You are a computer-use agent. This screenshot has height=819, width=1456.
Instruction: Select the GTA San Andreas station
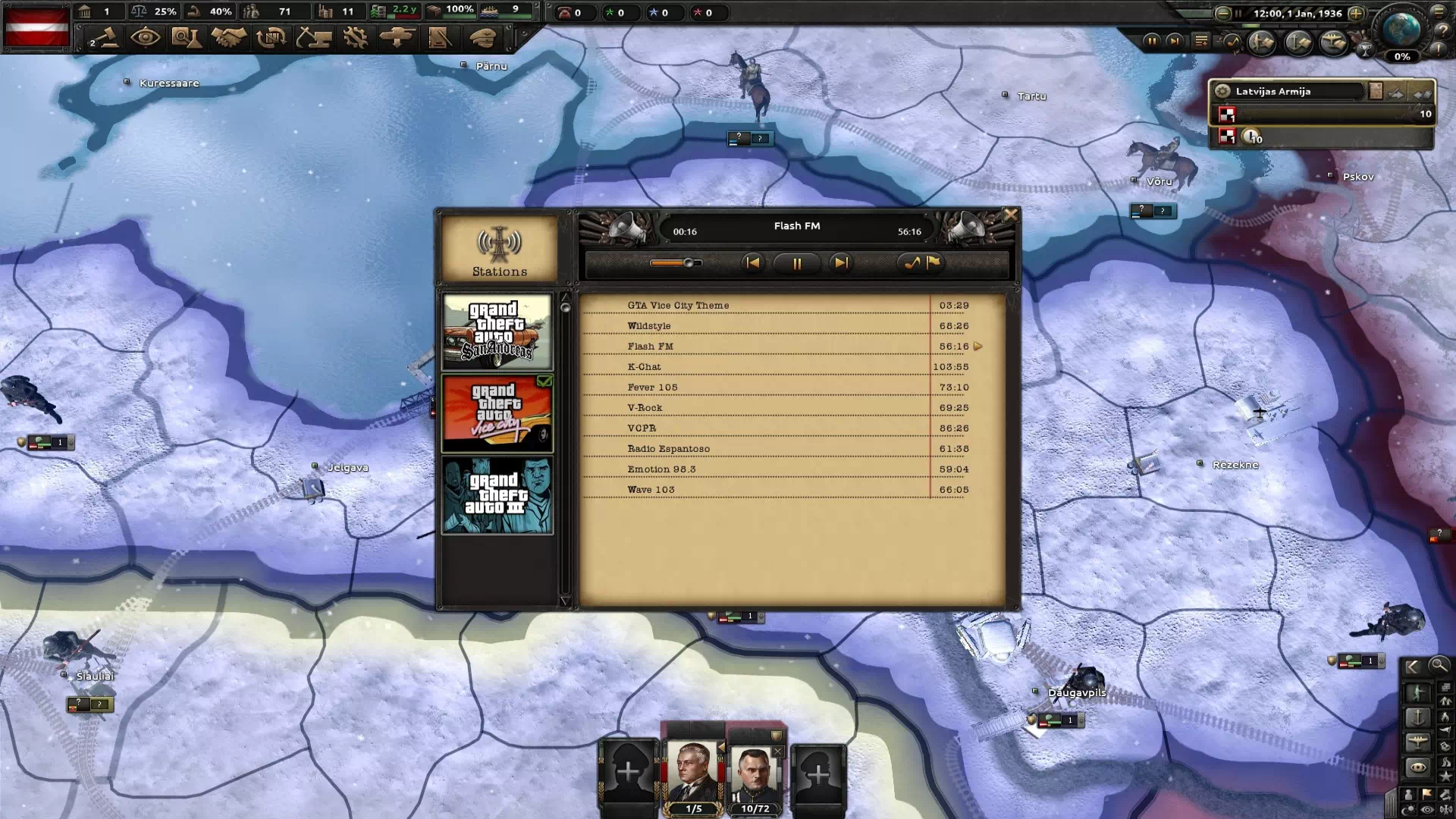point(497,332)
